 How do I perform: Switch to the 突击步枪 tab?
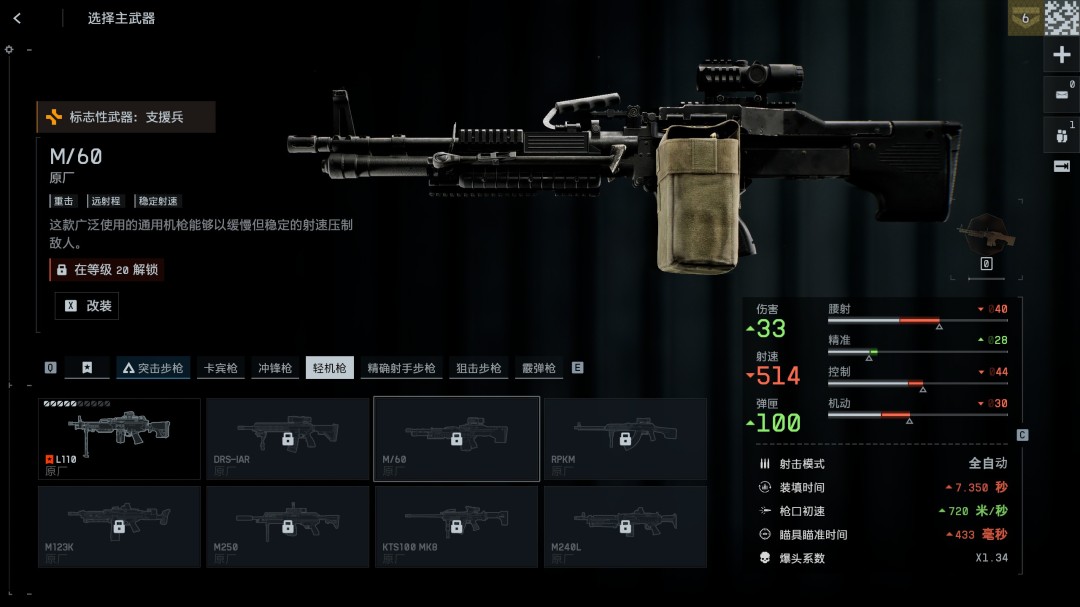click(x=153, y=368)
